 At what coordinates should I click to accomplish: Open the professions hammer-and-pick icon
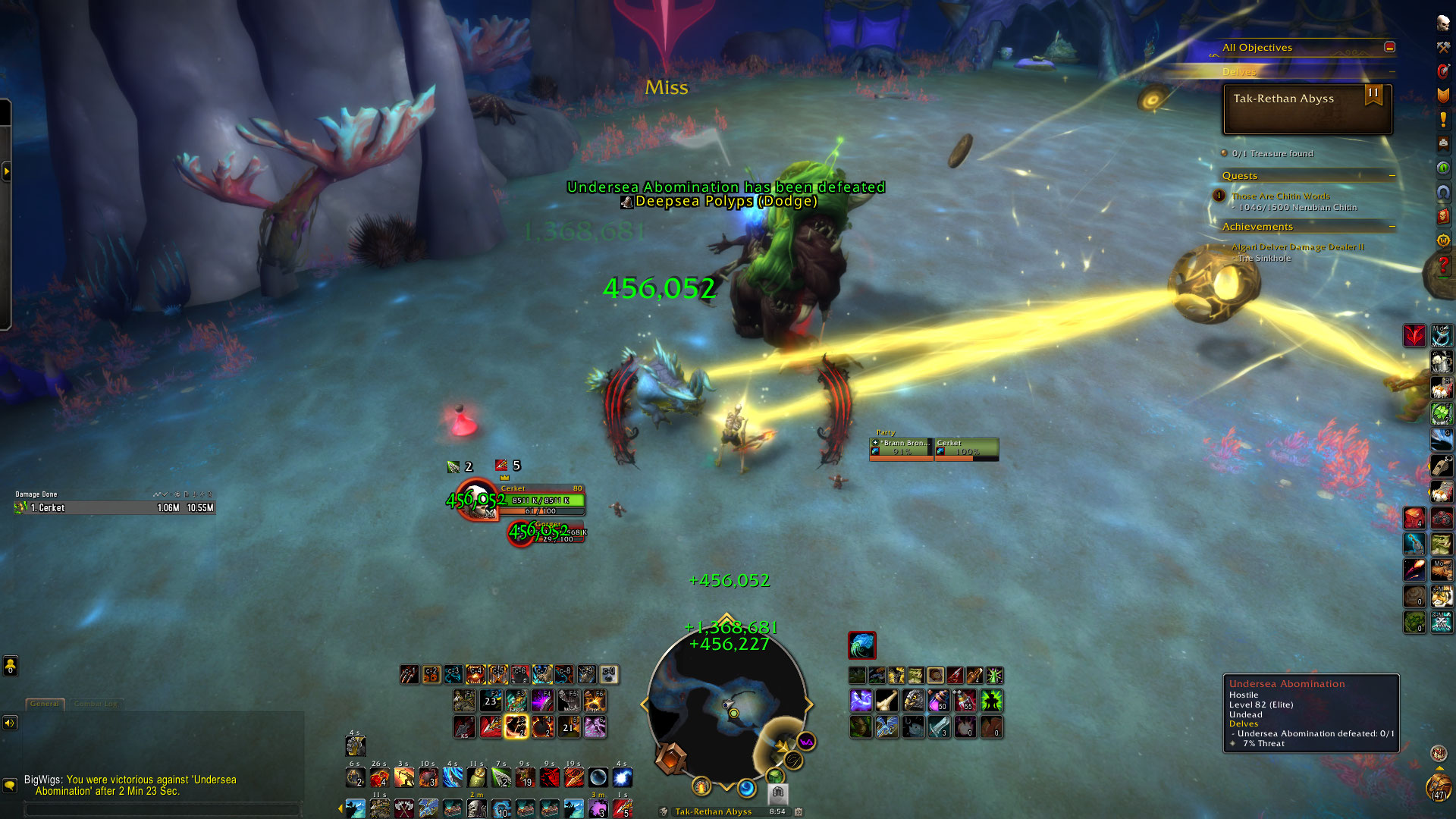click(x=1442, y=47)
